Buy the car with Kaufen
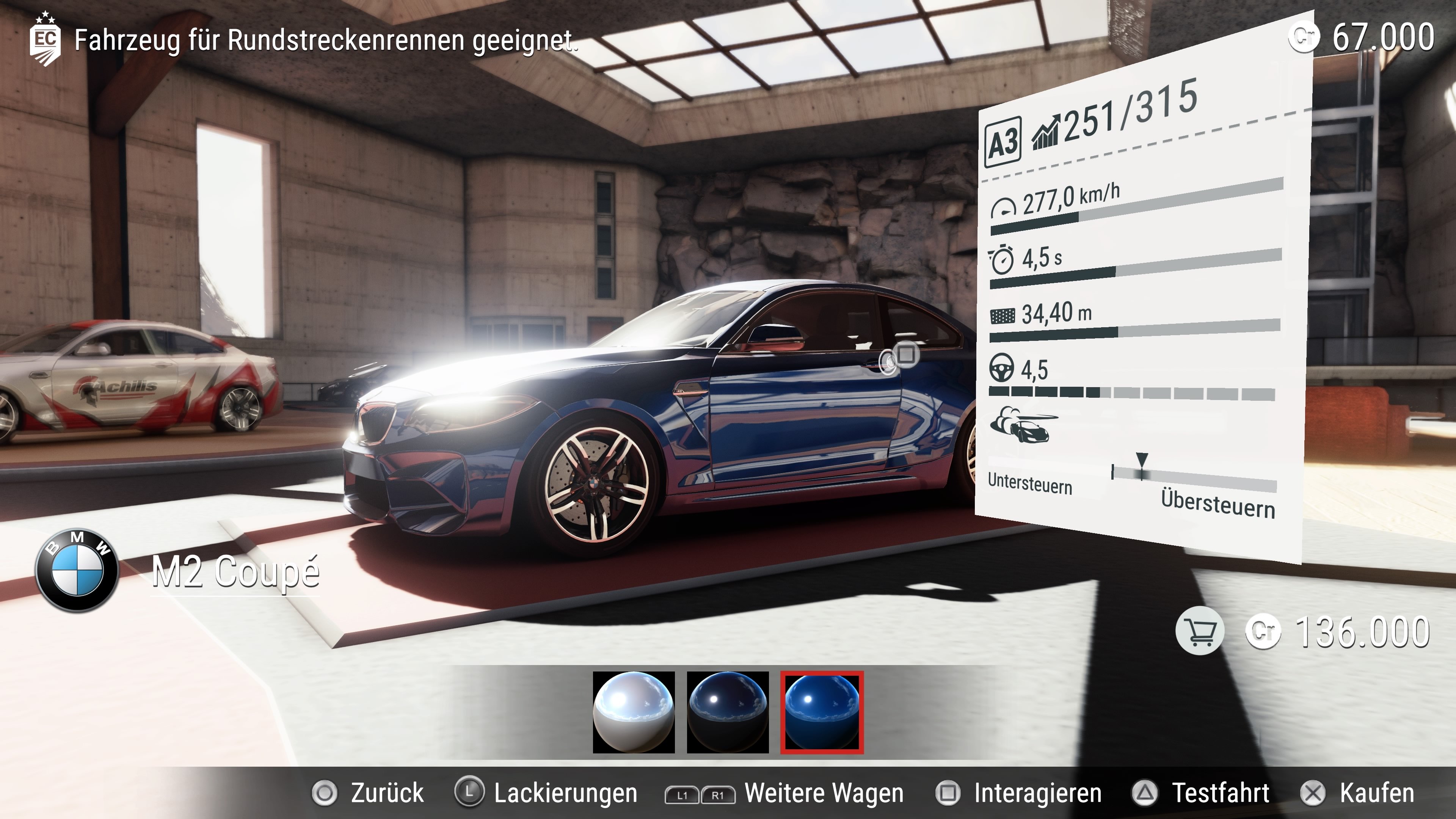This screenshot has height=819, width=1456. (1358, 793)
